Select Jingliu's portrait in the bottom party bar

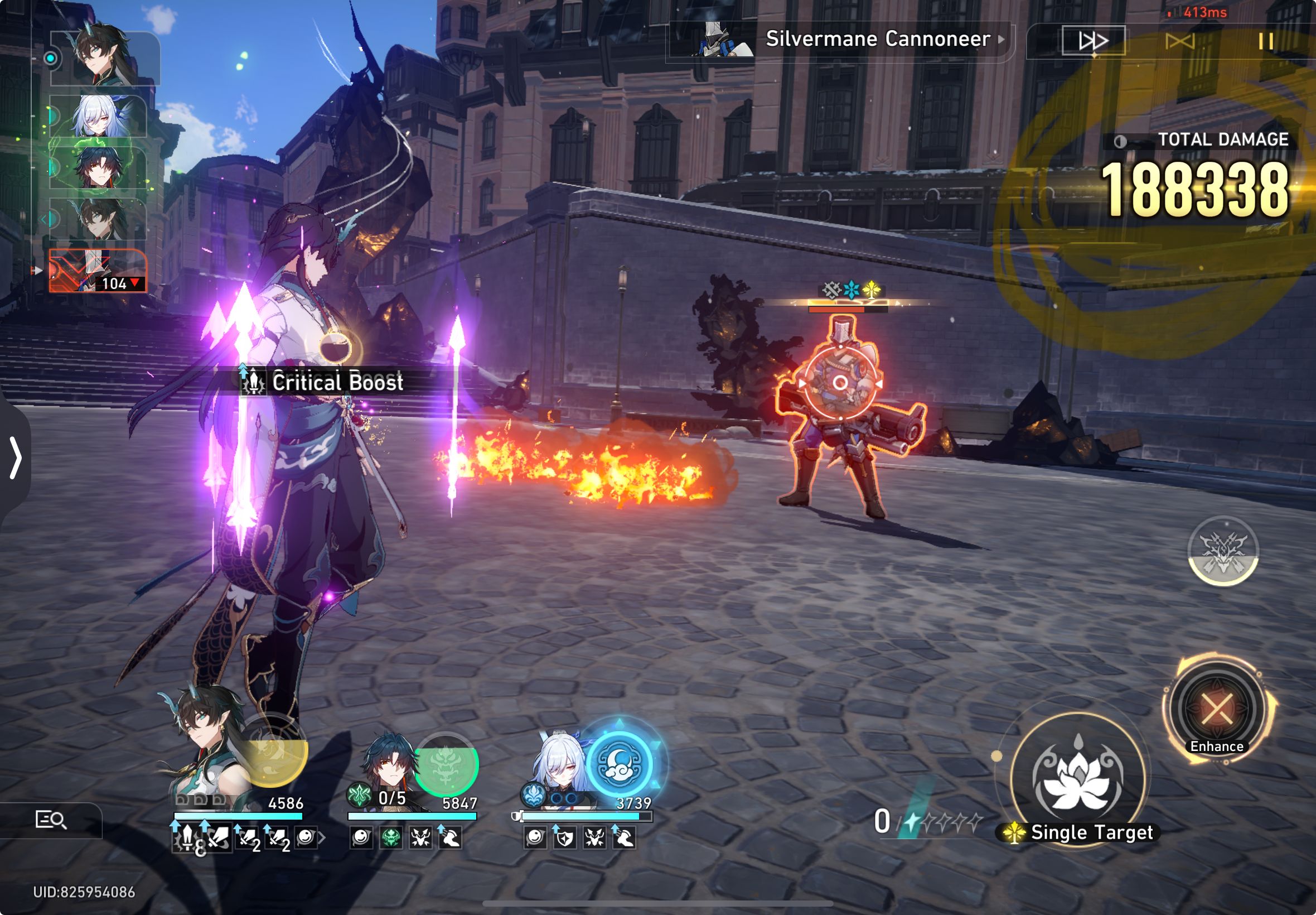(x=559, y=763)
